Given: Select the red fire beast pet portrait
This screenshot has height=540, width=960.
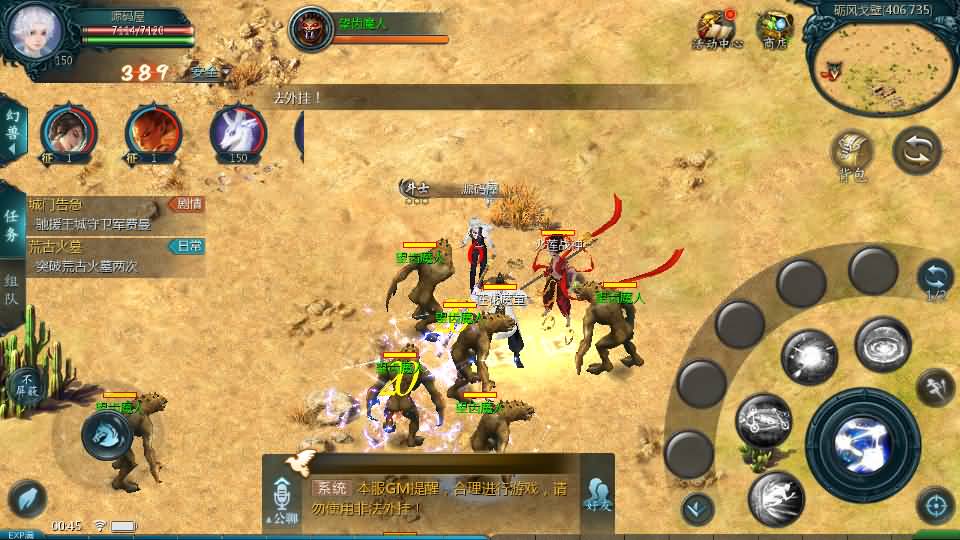Looking at the screenshot, I should coord(153,133).
